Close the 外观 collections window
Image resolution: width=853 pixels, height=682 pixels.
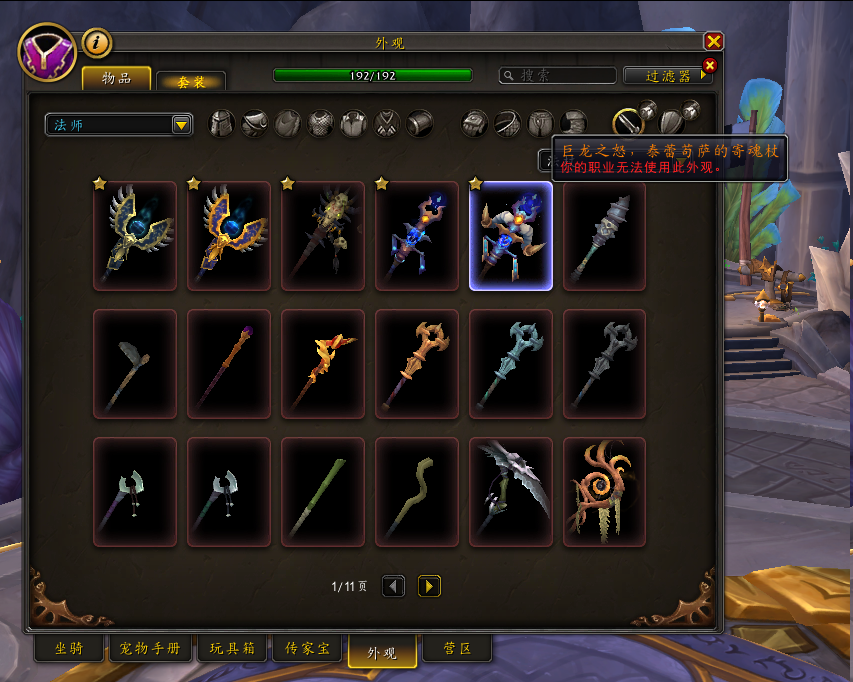coord(713,41)
